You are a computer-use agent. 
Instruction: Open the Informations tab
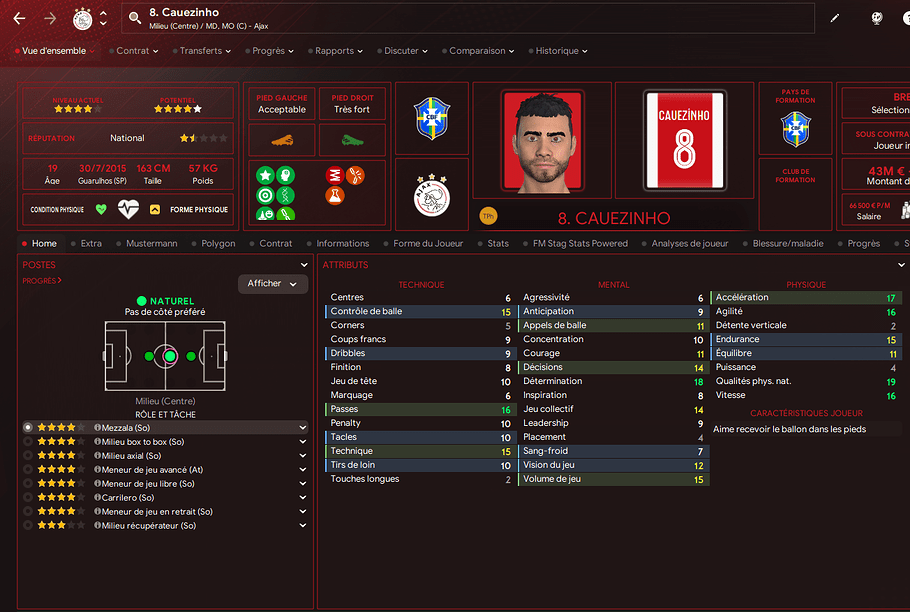point(342,243)
